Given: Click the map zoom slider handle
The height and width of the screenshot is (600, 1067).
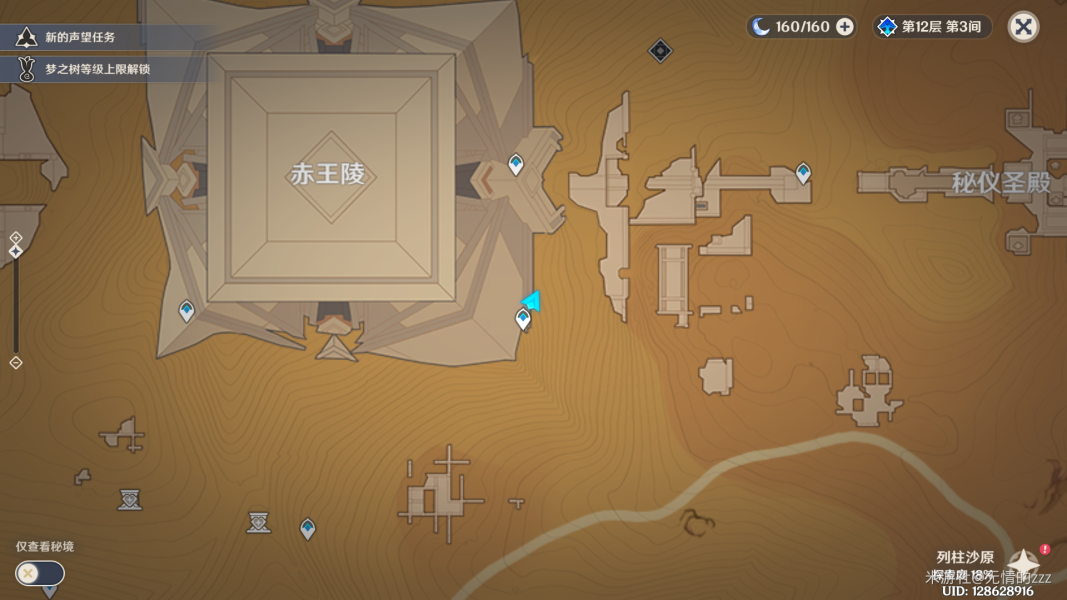Looking at the screenshot, I should click(x=15, y=251).
